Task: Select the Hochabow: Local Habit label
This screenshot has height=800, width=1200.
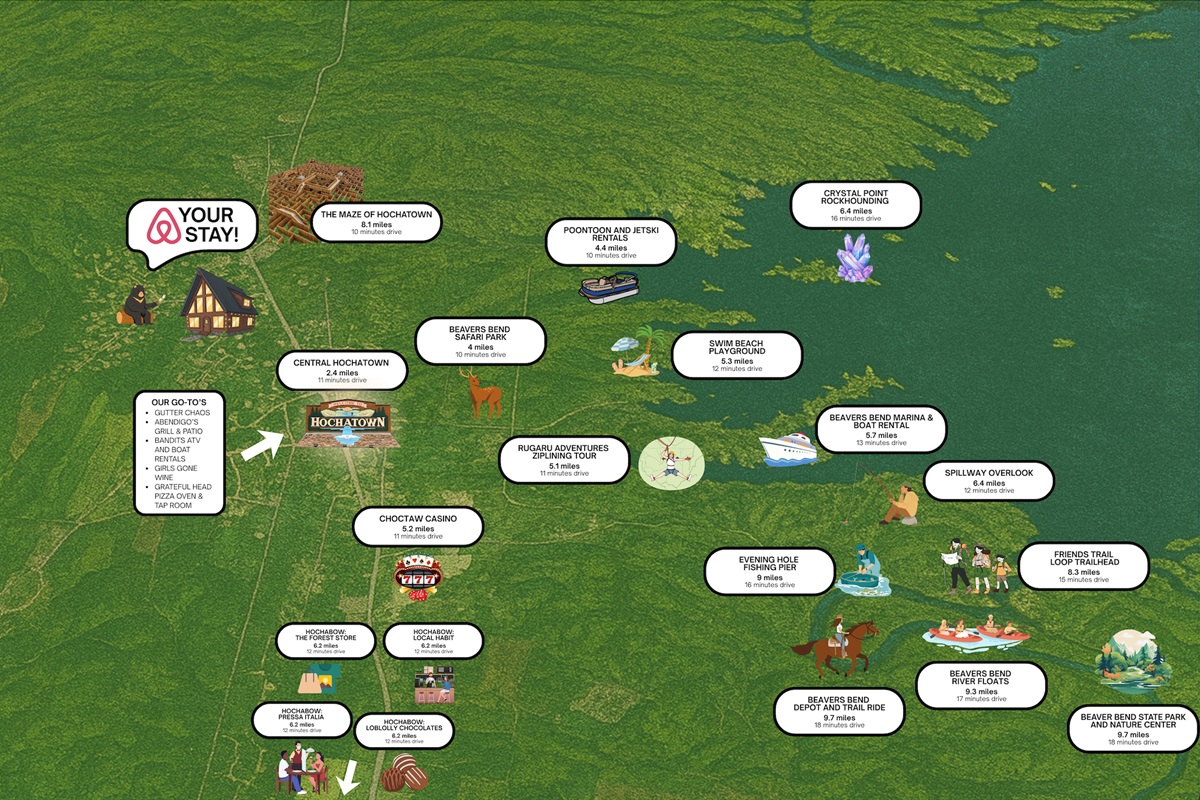Action: [x=433, y=640]
